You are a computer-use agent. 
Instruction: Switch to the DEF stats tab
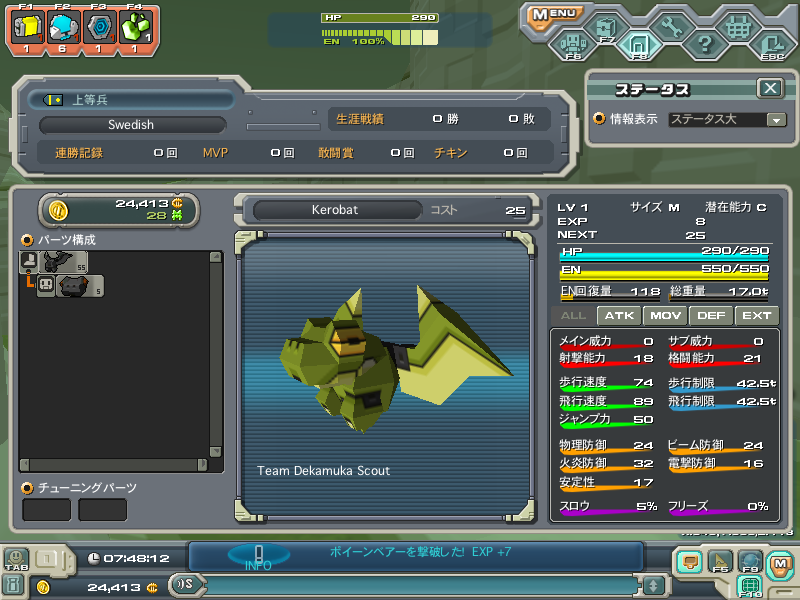711,315
